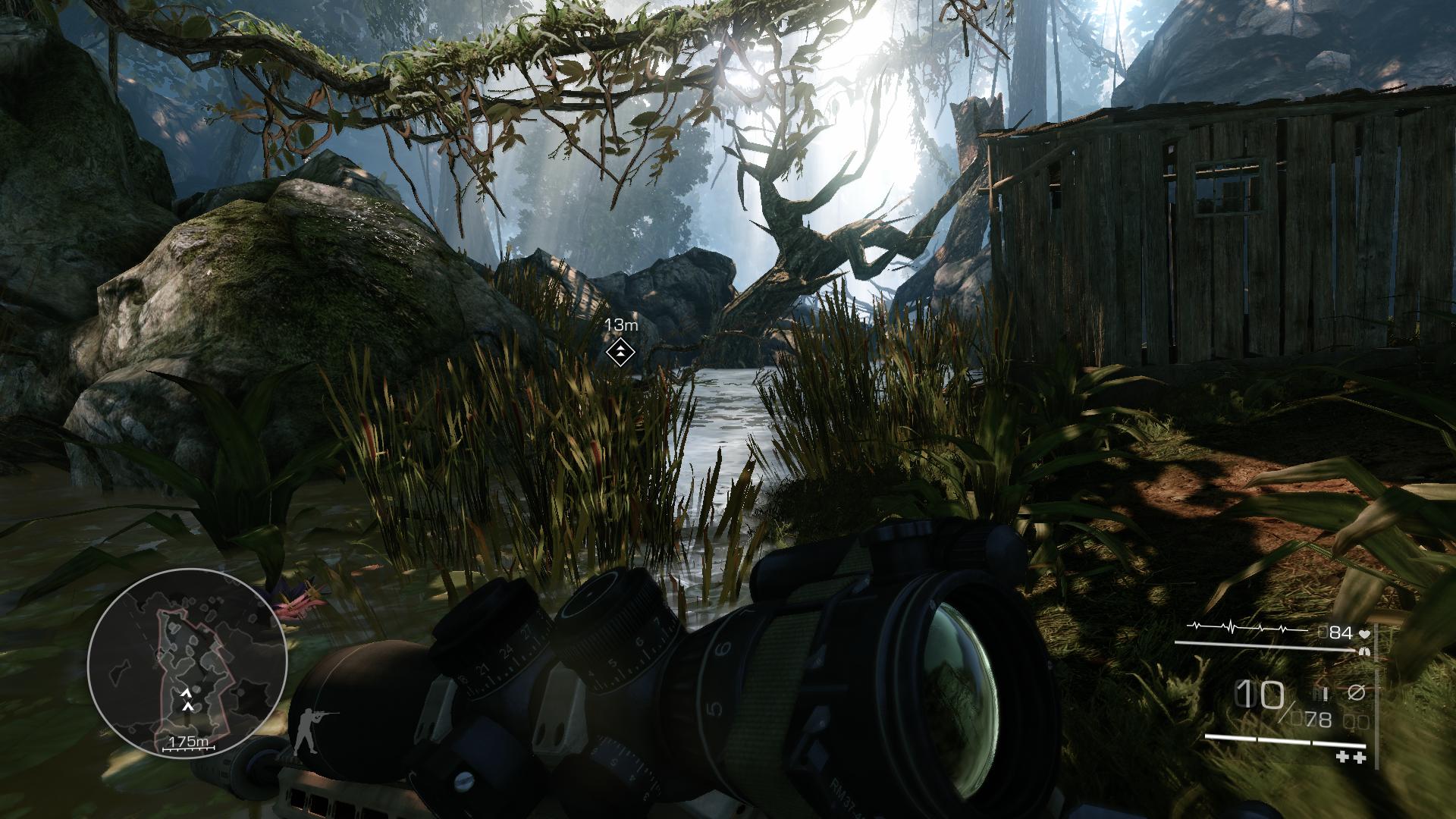Screen dimensions: 1456x819
Task: Click the lungs breath icon
Action: tap(1366, 650)
